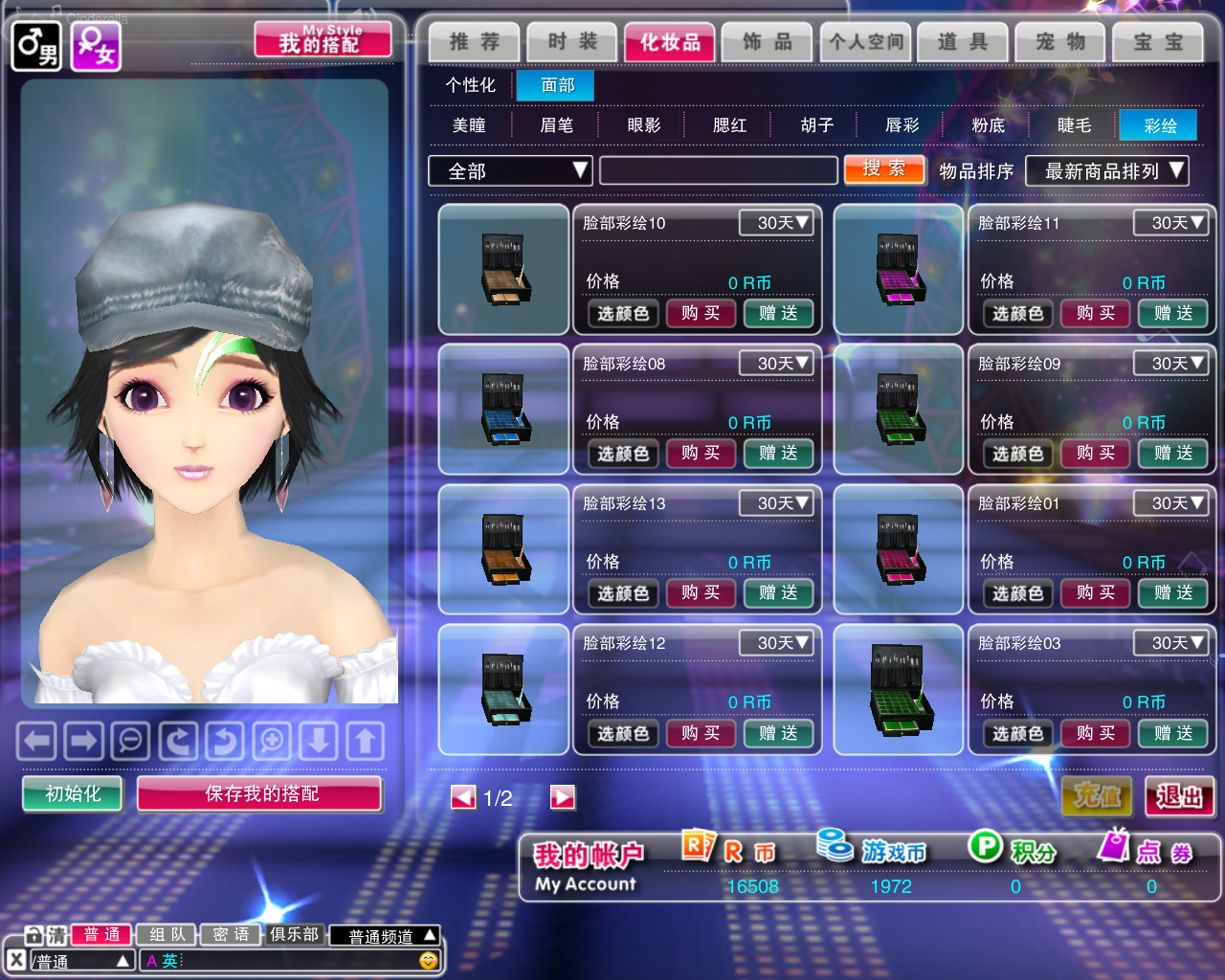Buy 脸部彩绘10 with its 购买 button

[701, 313]
